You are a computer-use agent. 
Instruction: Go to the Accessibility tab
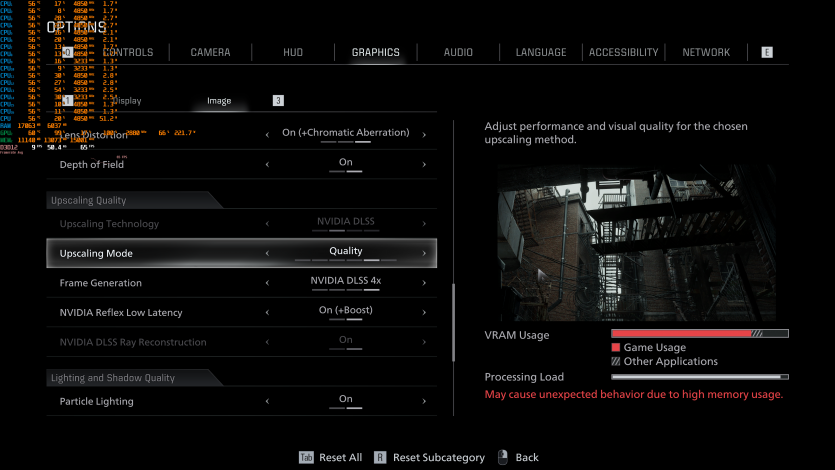click(x=624, y=52)
